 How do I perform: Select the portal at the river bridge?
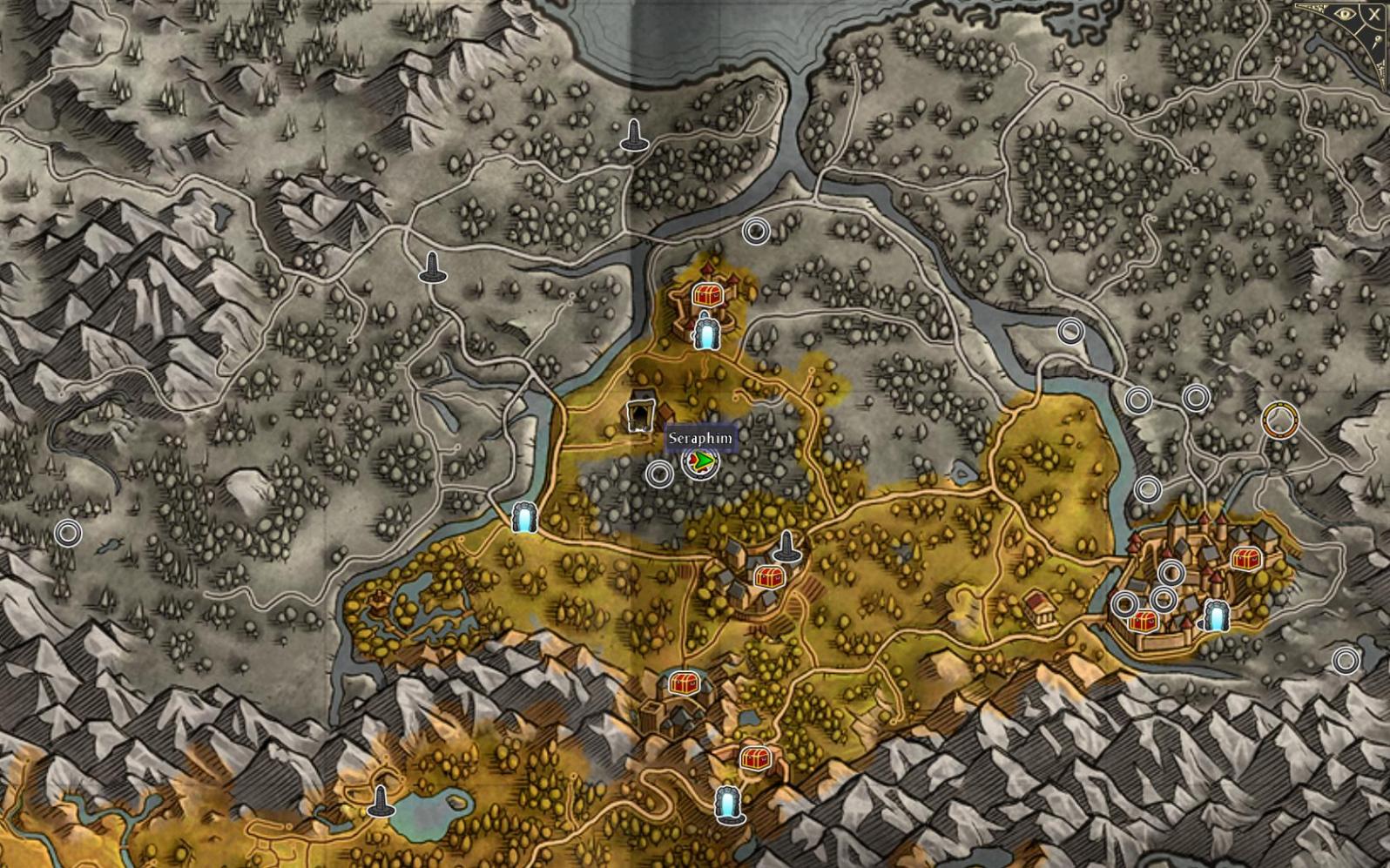pyautogui.click(x=523, y=518)
